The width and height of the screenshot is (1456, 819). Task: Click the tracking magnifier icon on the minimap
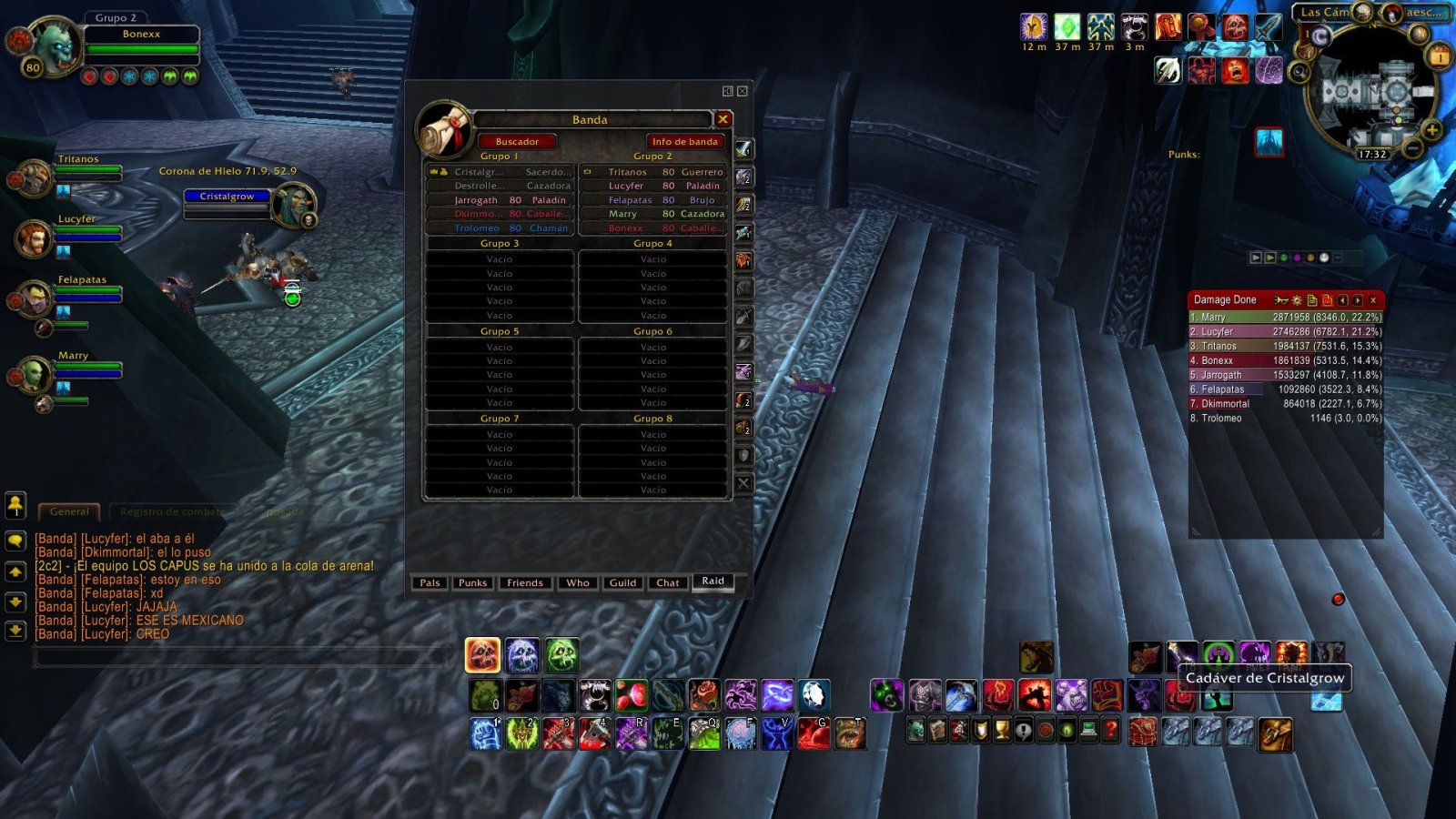[x=1300, y=71]
